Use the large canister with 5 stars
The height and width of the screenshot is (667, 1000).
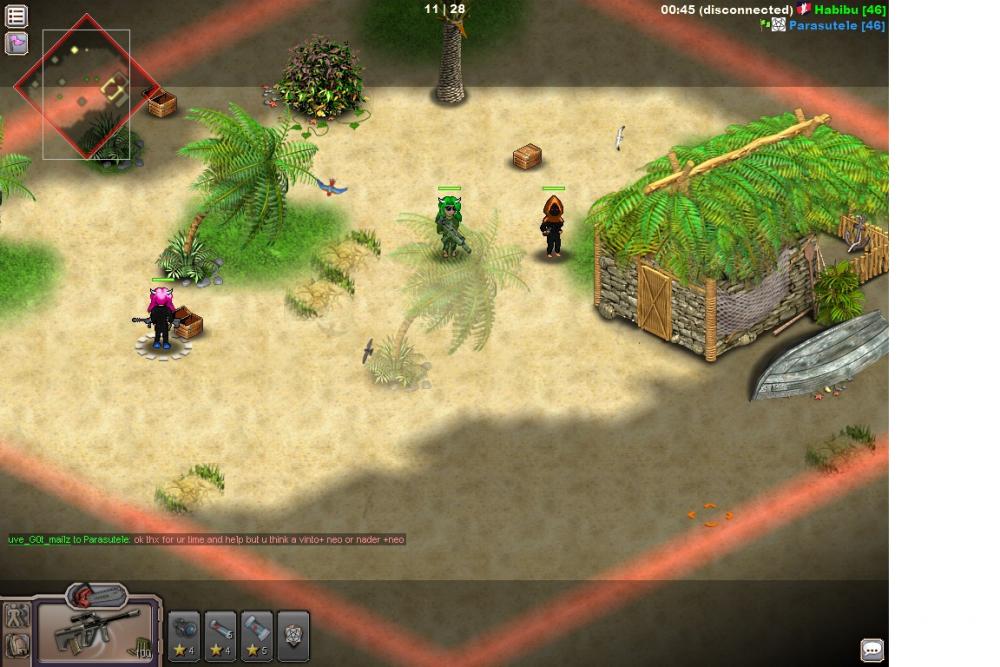click(x=257, y=636)
